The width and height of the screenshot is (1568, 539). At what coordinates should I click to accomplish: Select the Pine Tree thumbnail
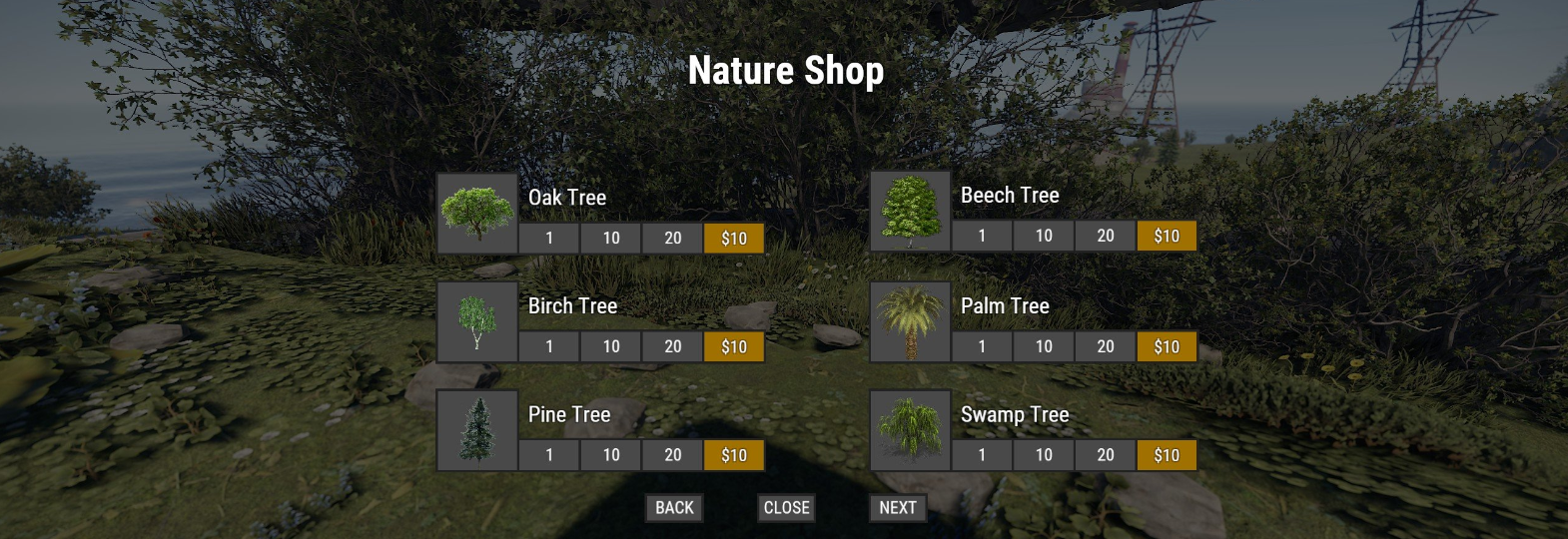[x=477, y=430]
